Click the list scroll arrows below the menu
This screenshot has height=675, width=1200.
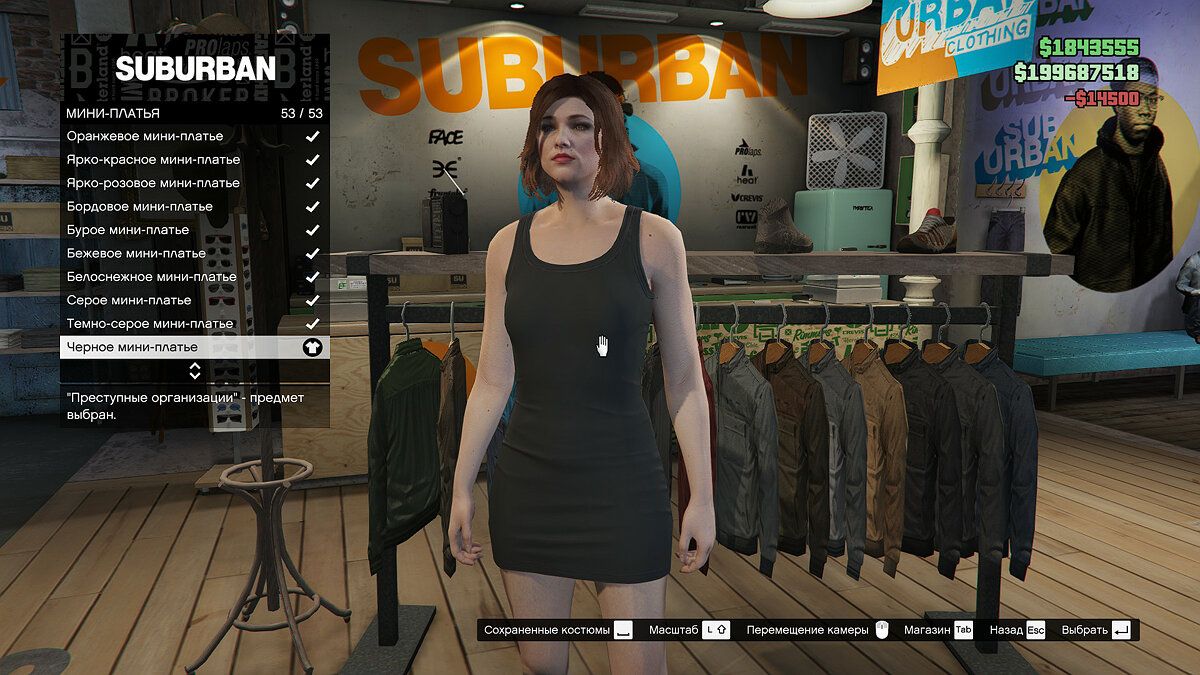tap(195, 371)
